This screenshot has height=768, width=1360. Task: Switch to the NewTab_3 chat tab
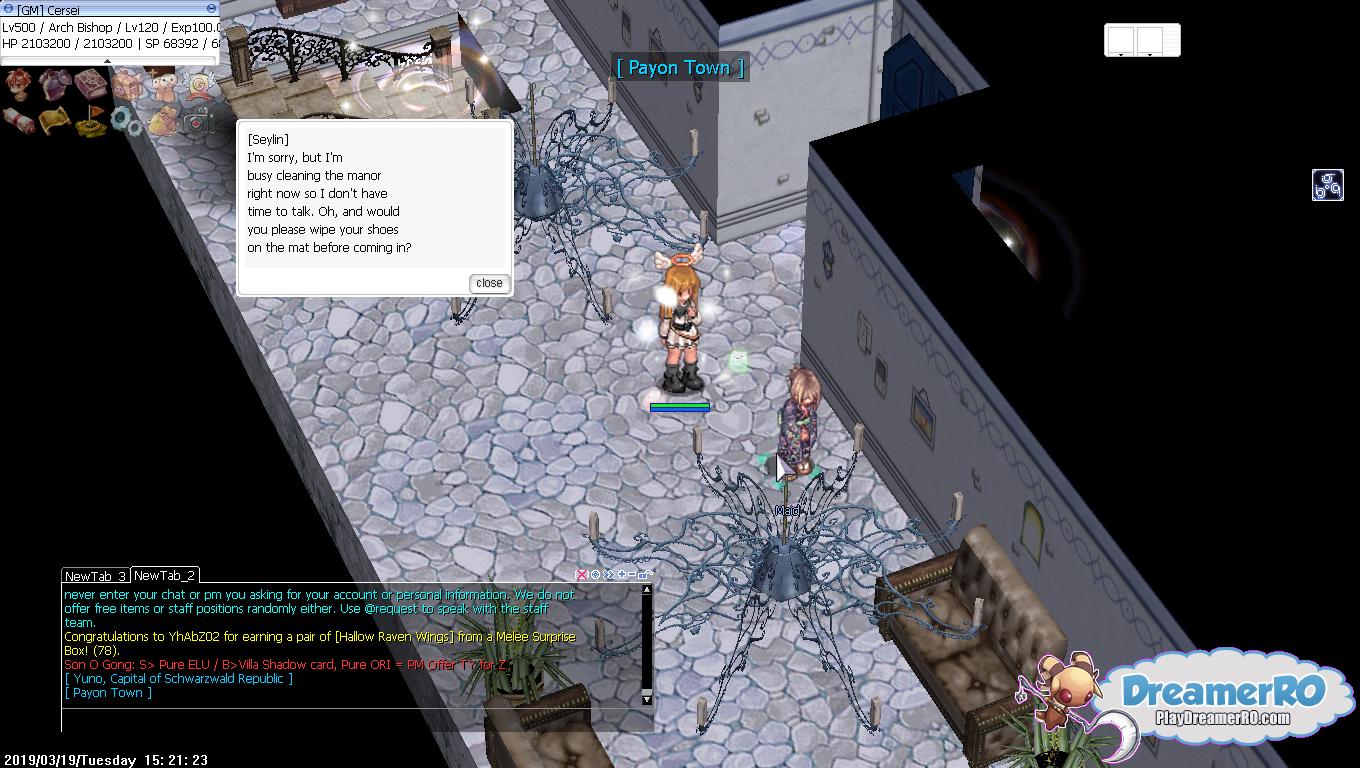pos(95,576)
